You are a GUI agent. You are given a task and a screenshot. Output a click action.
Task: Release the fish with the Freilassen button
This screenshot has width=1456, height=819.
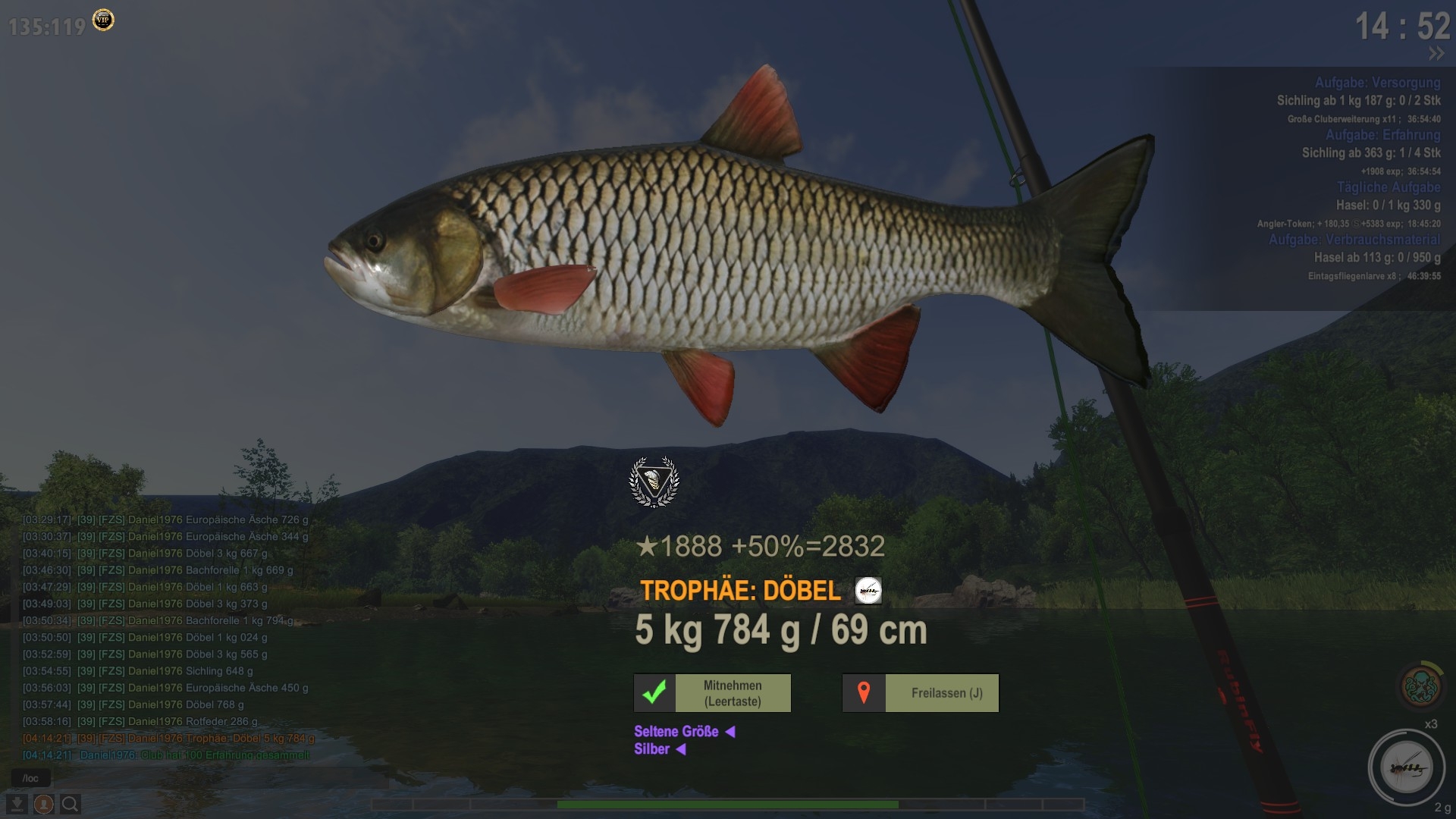point(920,693)
